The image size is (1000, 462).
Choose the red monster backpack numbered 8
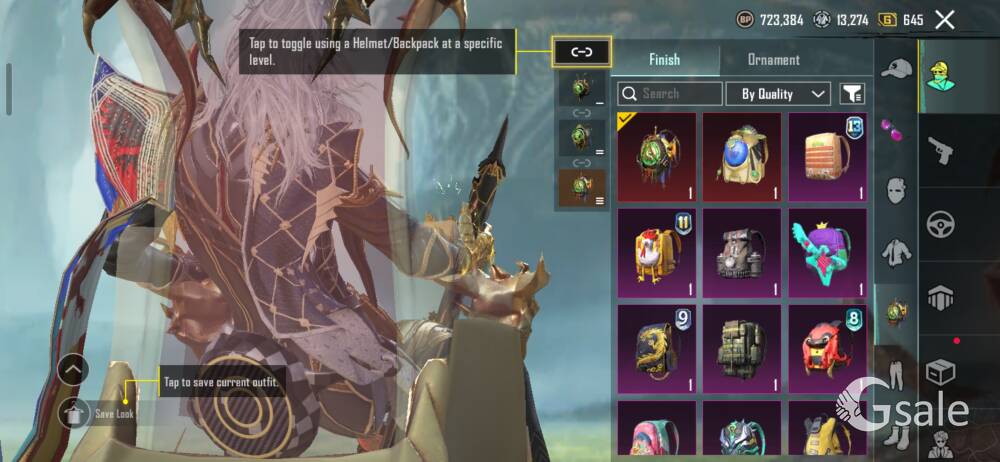tap(827, 348)
